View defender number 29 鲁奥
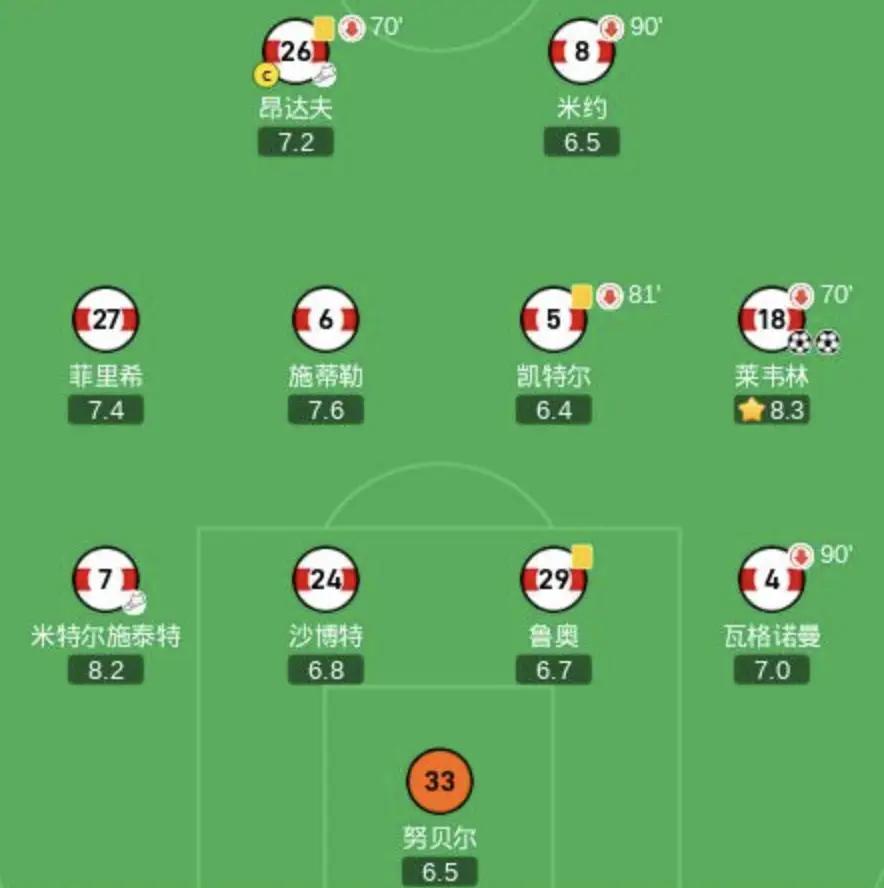Image resolution: width=884 pixels, height=888 pixels. (554, 580)
